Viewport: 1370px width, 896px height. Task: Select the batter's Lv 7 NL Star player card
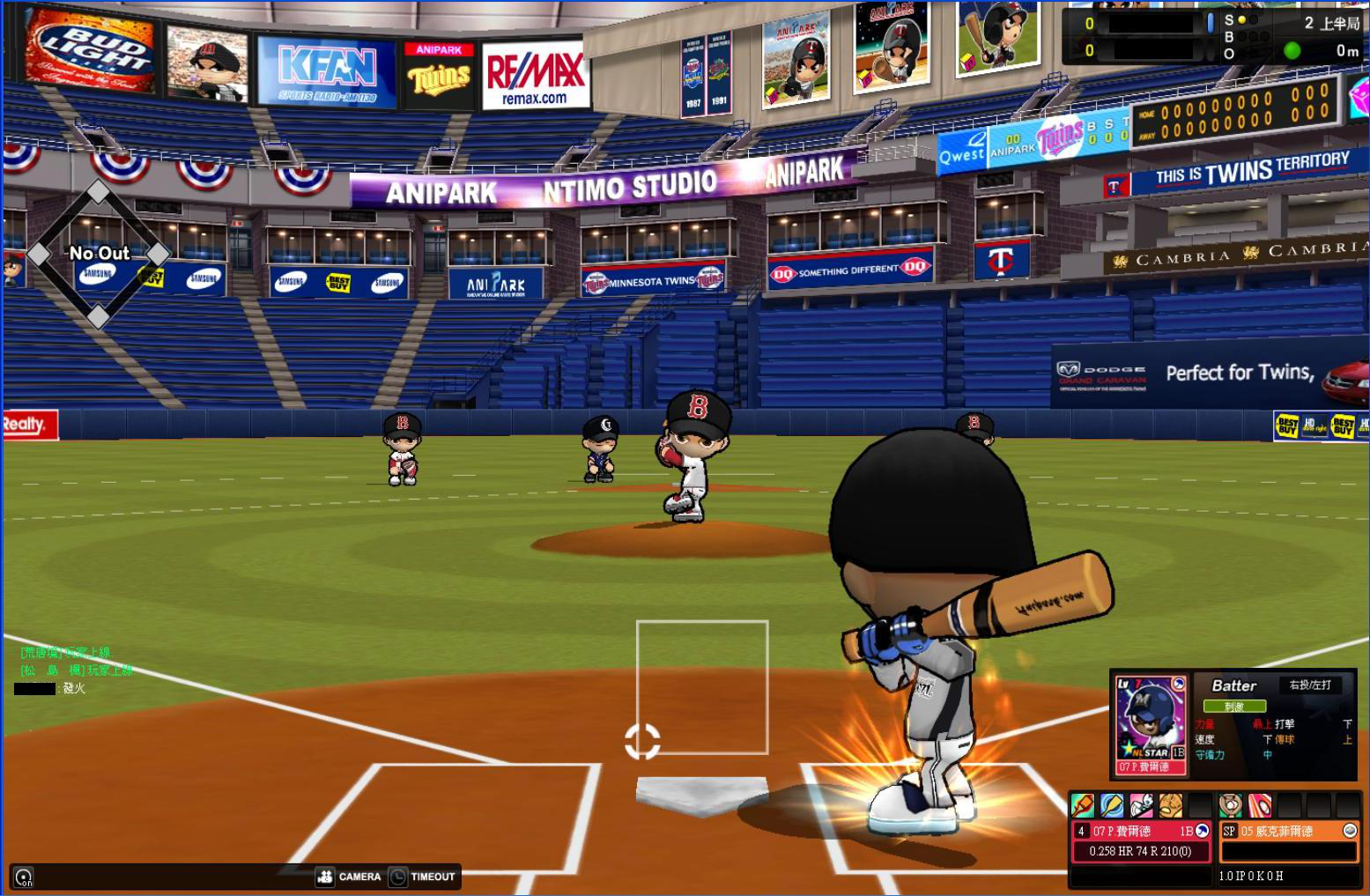tap(1151, 724)
